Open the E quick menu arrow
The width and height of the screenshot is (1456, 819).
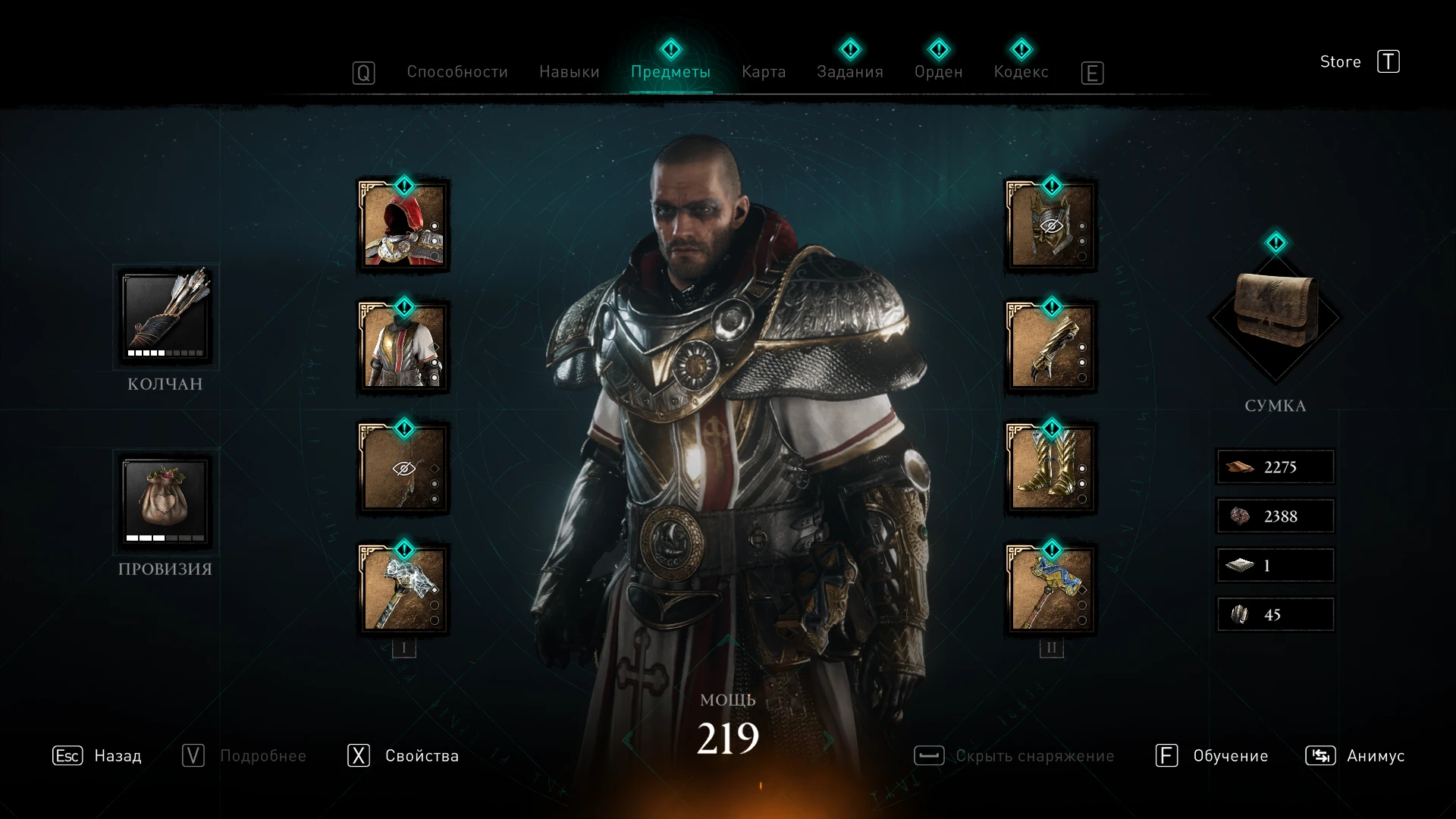1092,74
